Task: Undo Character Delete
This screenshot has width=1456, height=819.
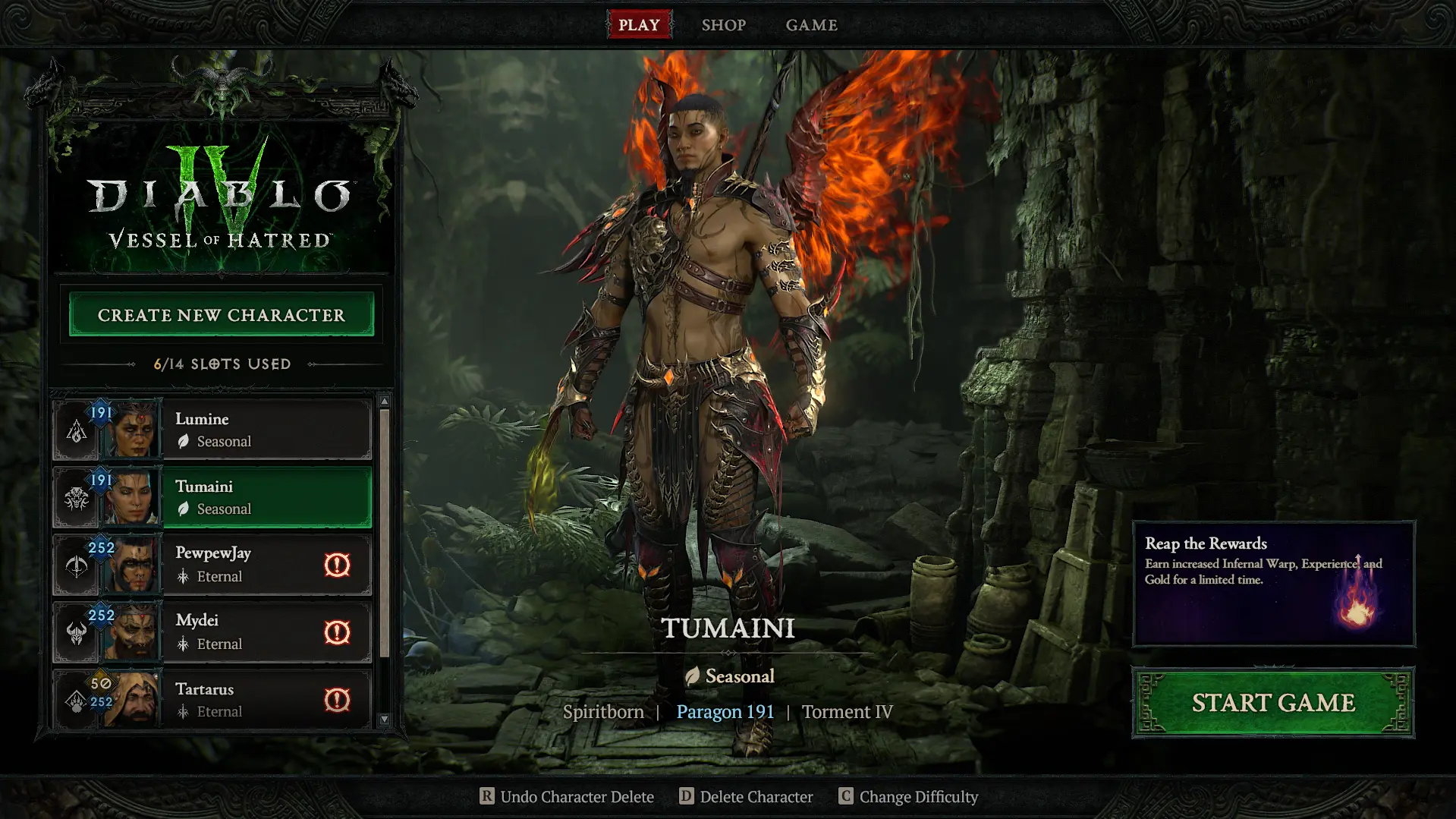Action: [x=567, y=796]
